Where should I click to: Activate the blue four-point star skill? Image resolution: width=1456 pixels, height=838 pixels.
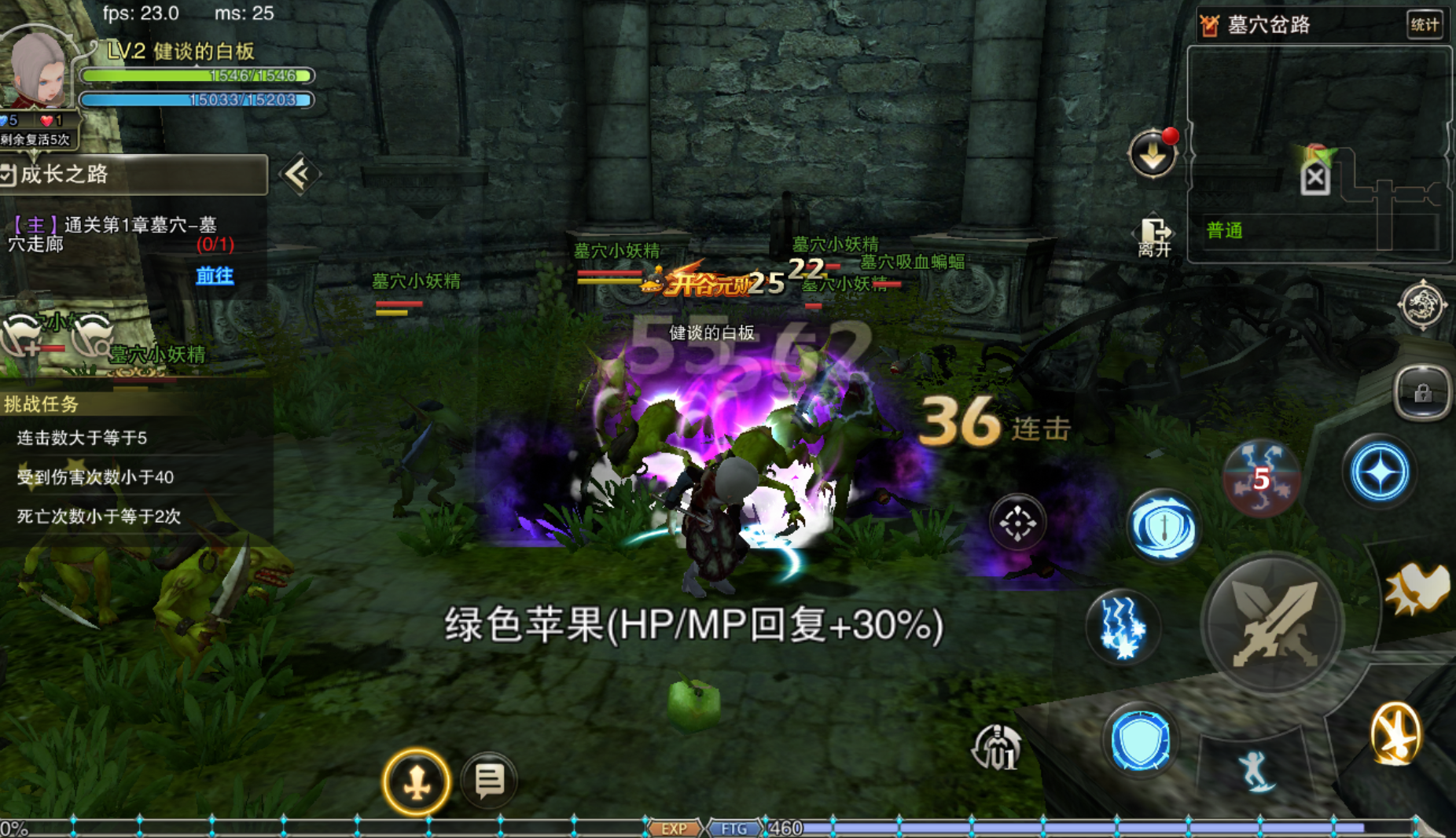(1379, 473)
